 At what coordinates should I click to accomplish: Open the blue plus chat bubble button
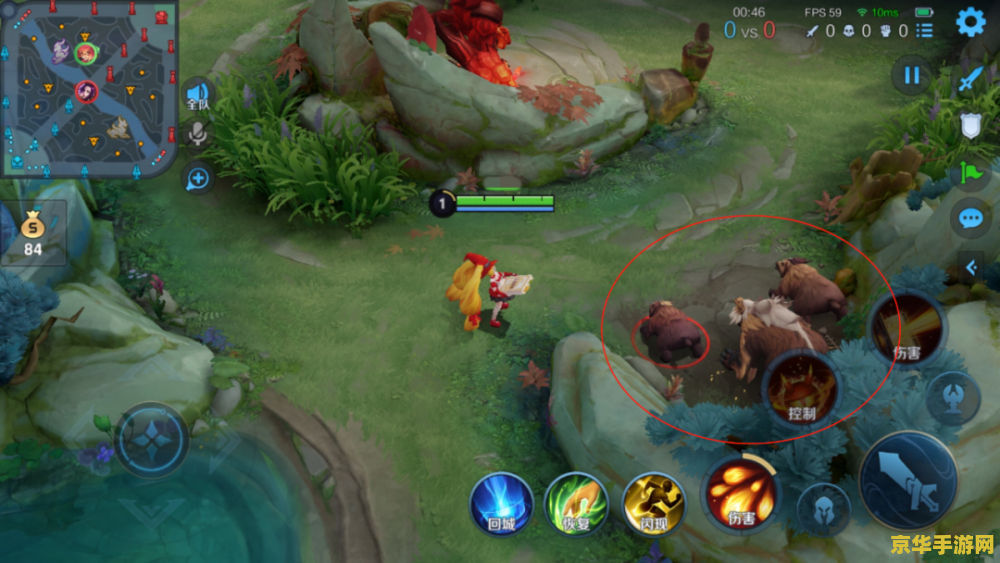tap(198, 178)
